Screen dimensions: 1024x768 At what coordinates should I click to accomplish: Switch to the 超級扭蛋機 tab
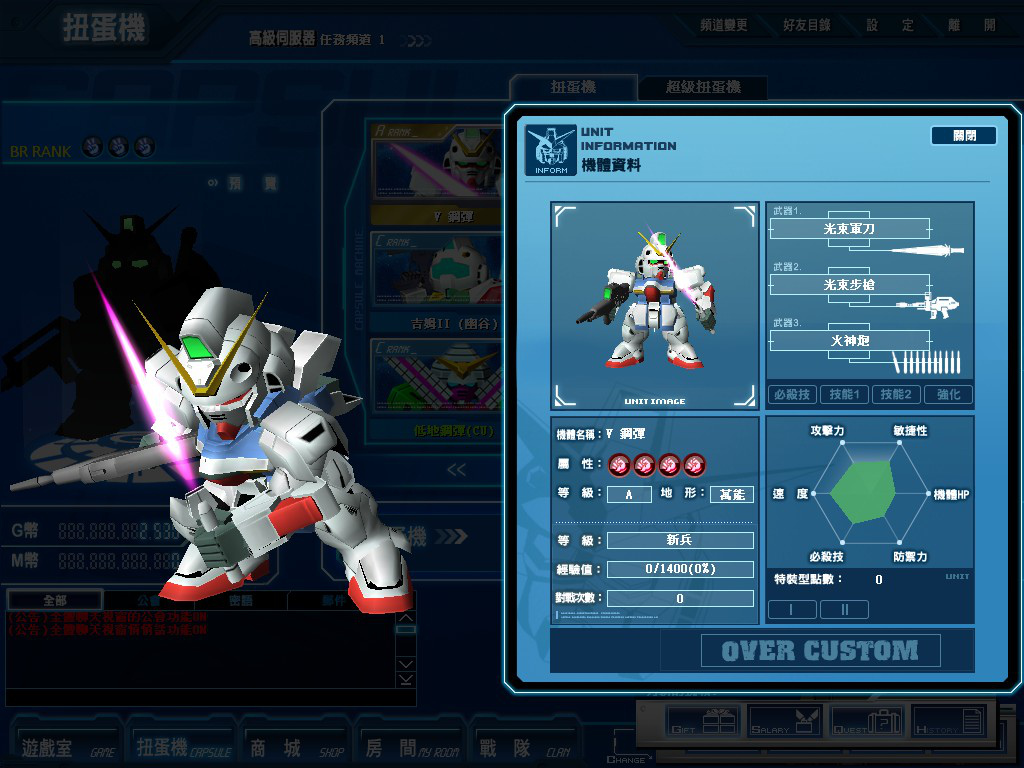click(703, 87)
